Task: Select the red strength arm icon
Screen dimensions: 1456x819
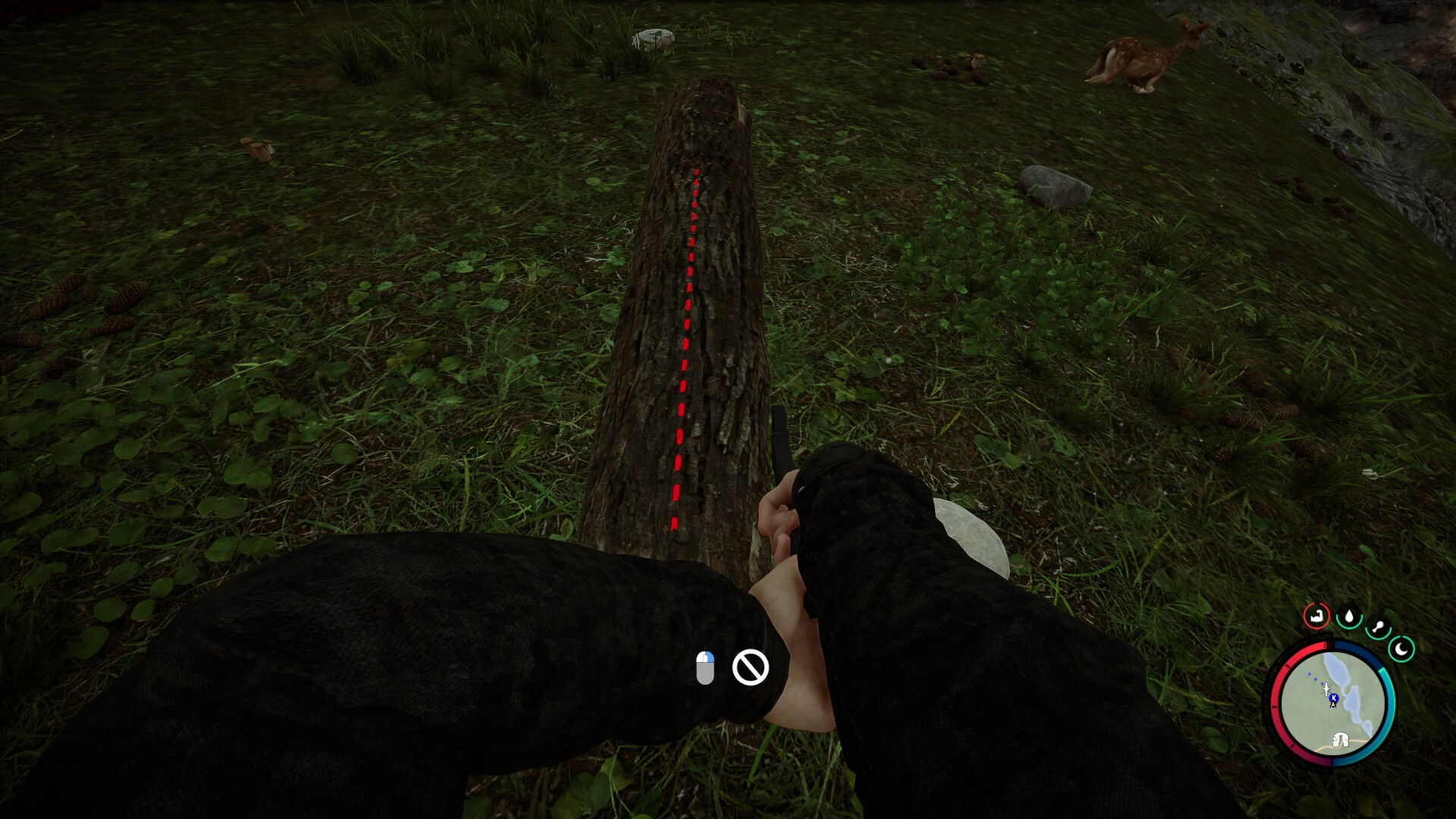Action: click(1316, 617)
